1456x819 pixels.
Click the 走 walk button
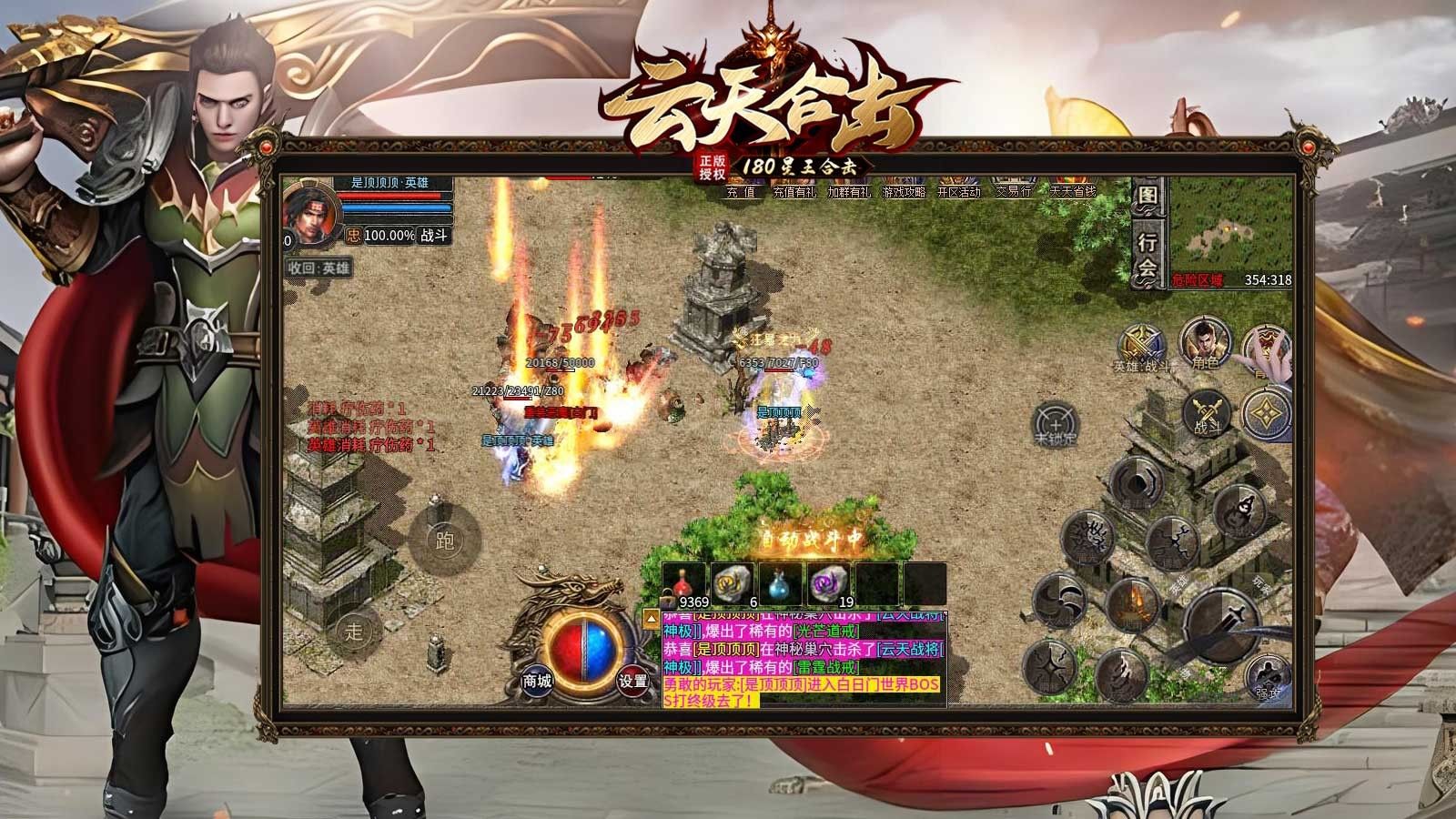click(354, 629)
